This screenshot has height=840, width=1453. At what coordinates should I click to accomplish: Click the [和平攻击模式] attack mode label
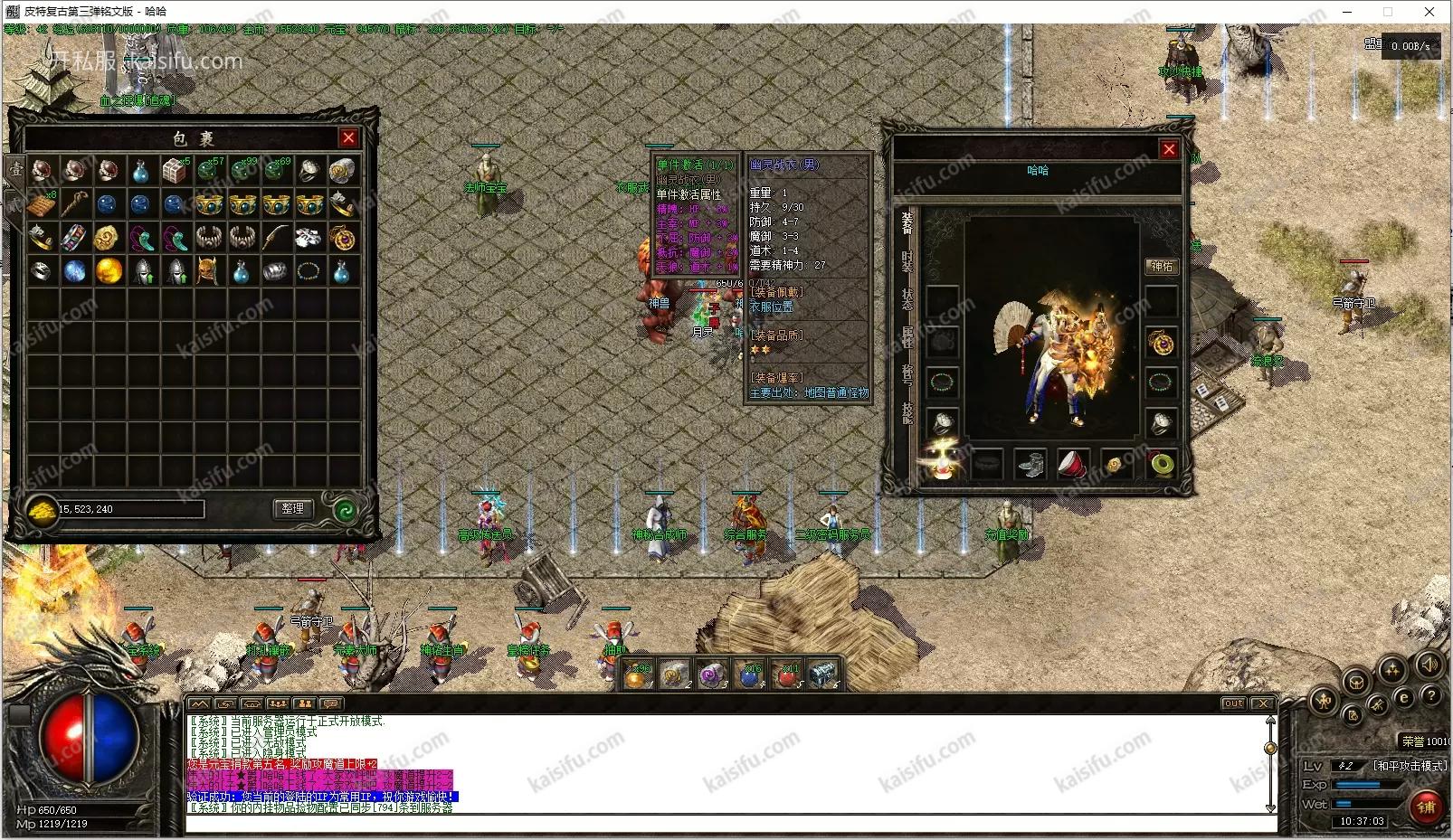click(x=1410, y=765)
